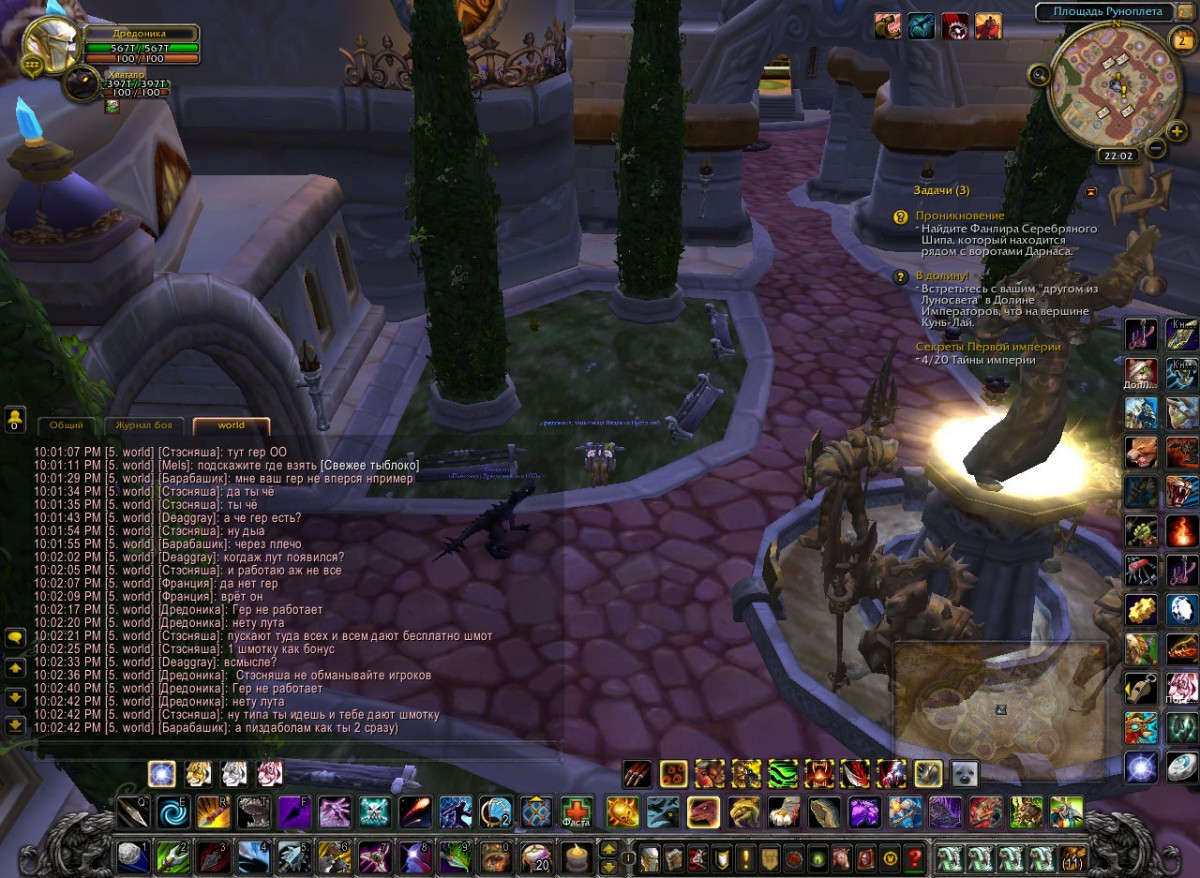Open the chat menu speech bubble button
1200x878 pixels.
point(15,637)
